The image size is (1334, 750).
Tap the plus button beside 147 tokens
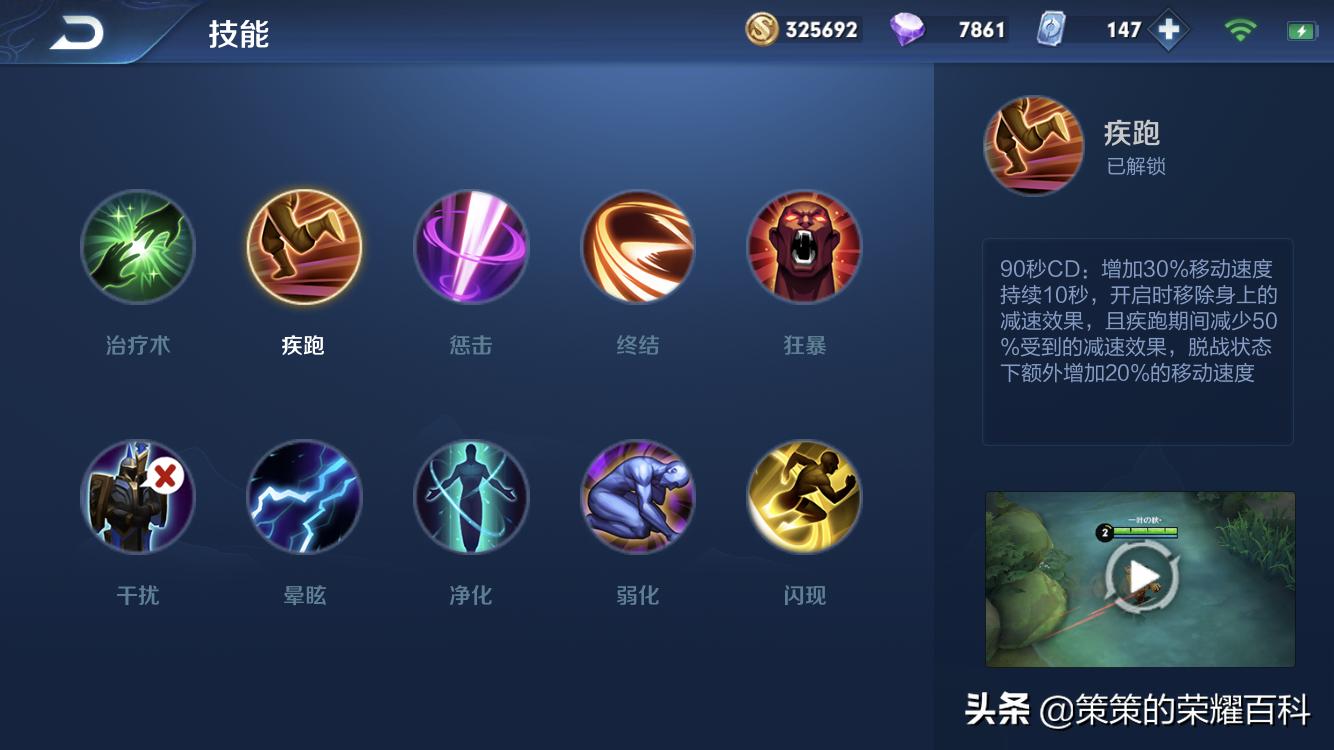[1168, 30]
